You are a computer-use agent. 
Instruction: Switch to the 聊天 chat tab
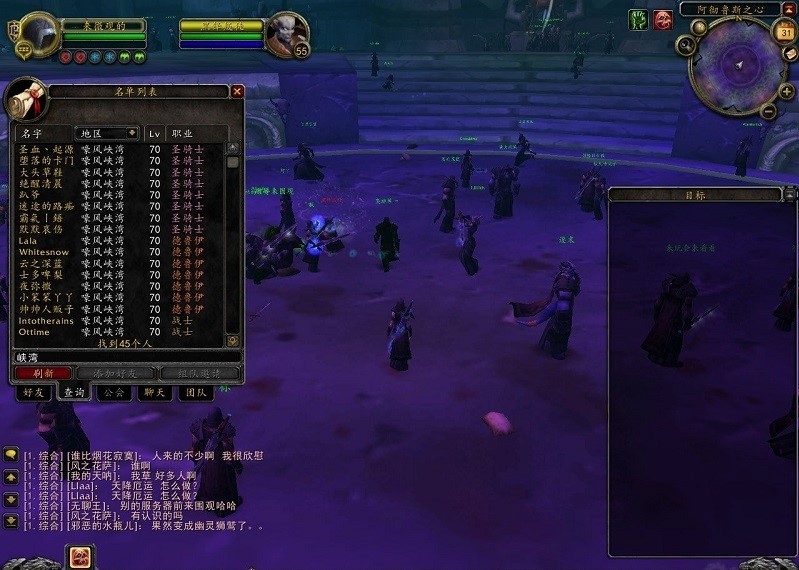tap(154, 393)
